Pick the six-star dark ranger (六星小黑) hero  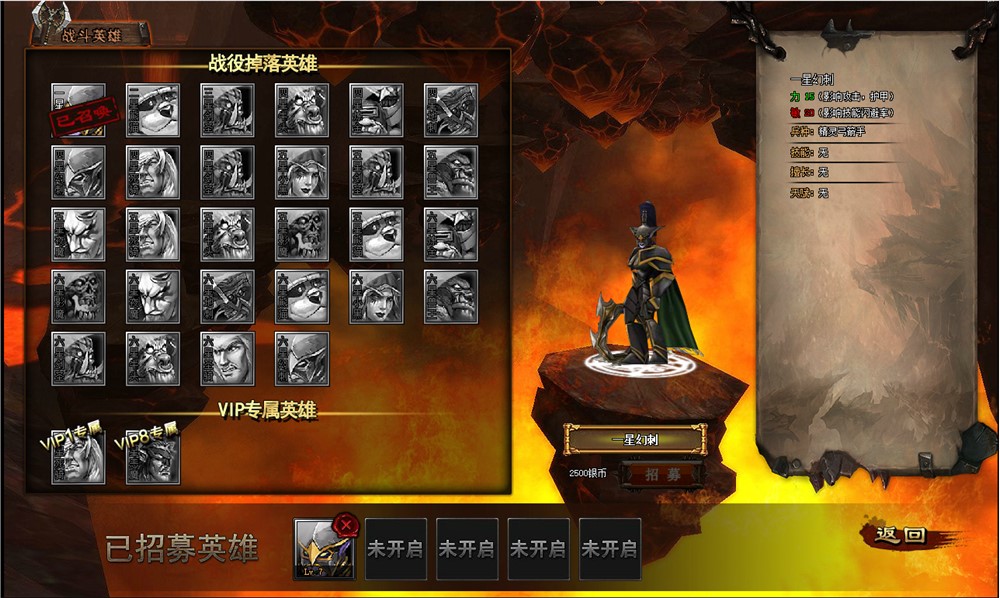[376, 296]
